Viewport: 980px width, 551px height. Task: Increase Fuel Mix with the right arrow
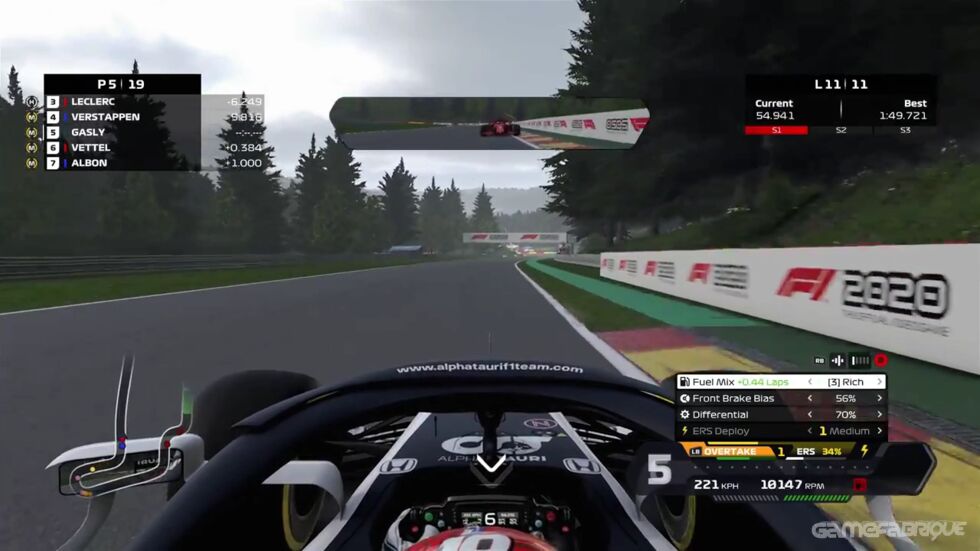[880, 382]
